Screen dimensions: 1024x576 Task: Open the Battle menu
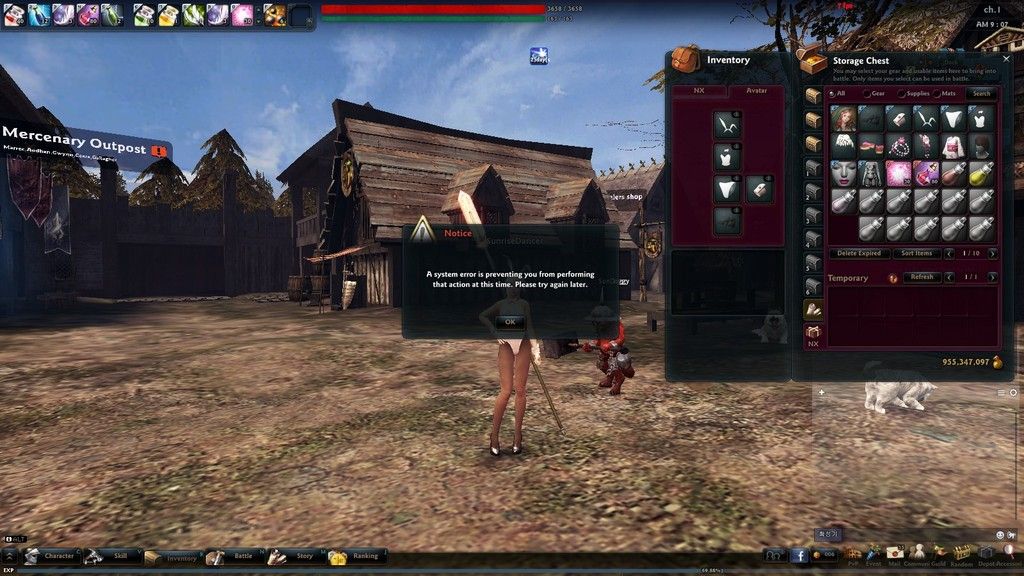(x=232, y=556)
